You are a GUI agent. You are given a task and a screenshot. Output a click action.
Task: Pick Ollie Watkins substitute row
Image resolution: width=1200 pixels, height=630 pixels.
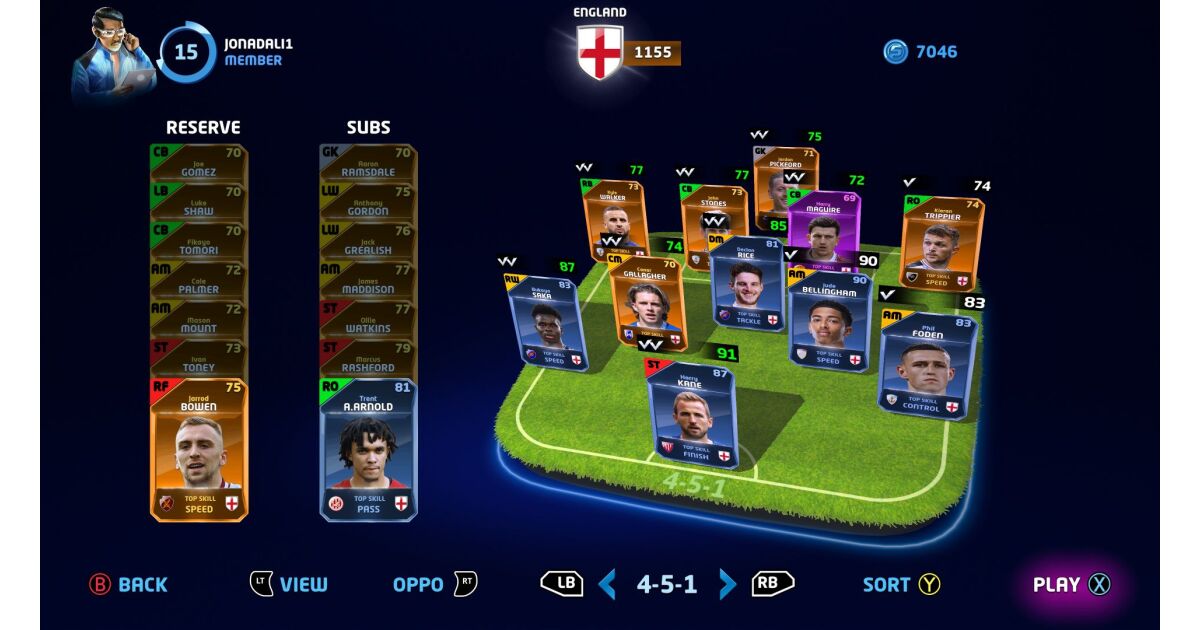(x=368, y=320)
